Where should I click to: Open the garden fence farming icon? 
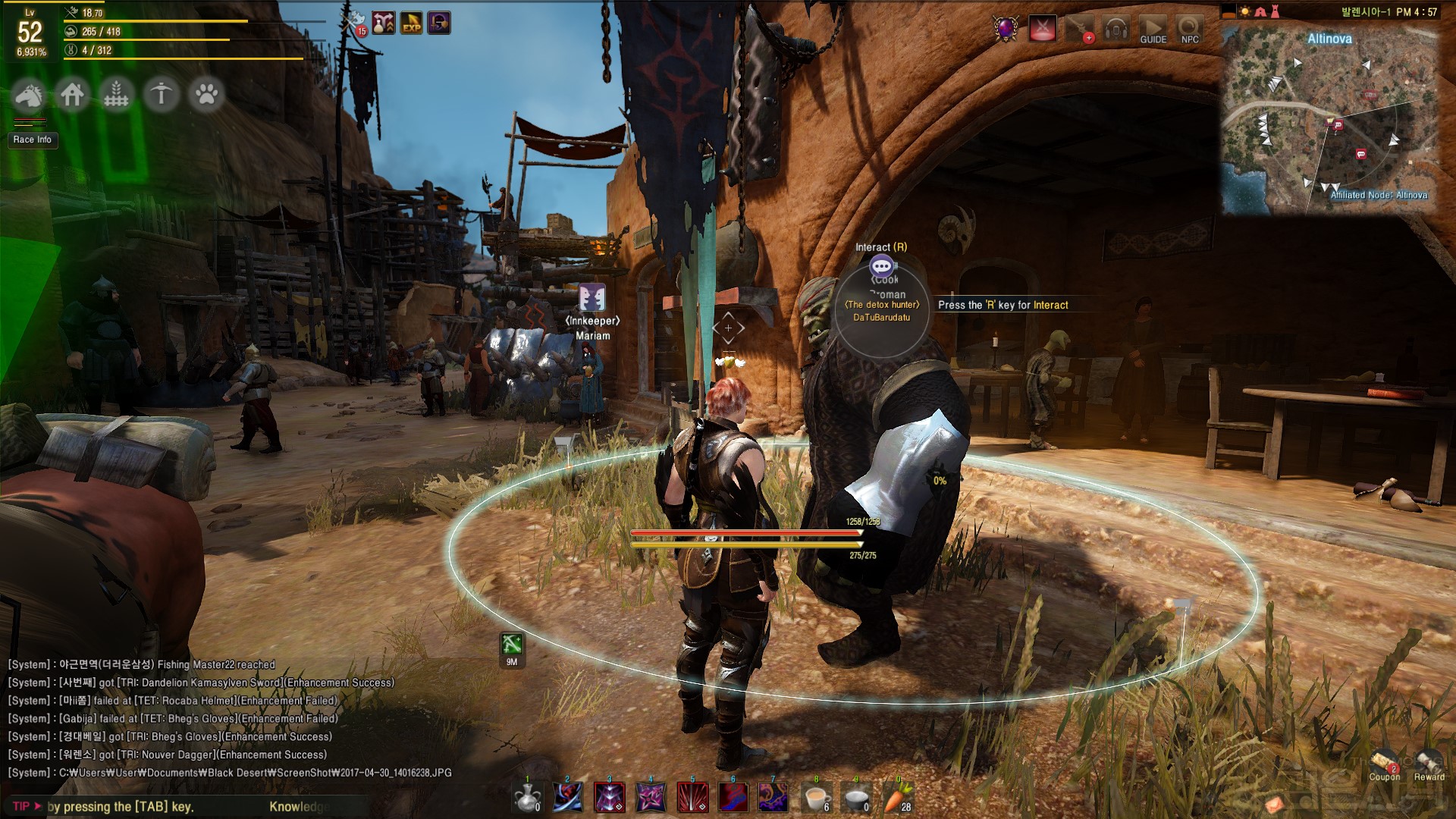tap(117, 95)
